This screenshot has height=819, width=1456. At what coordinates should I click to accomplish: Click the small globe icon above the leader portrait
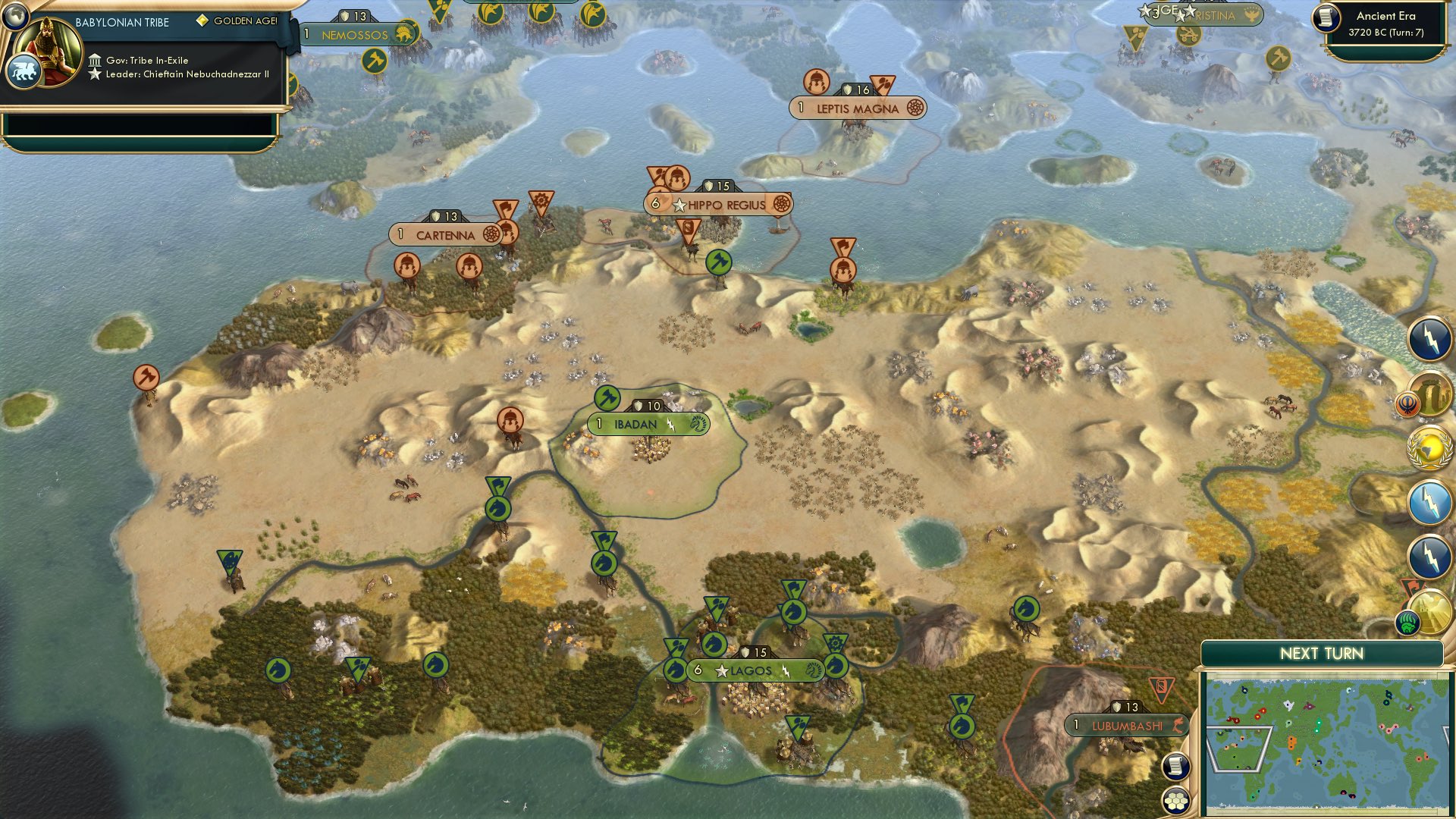click(16, 17)
